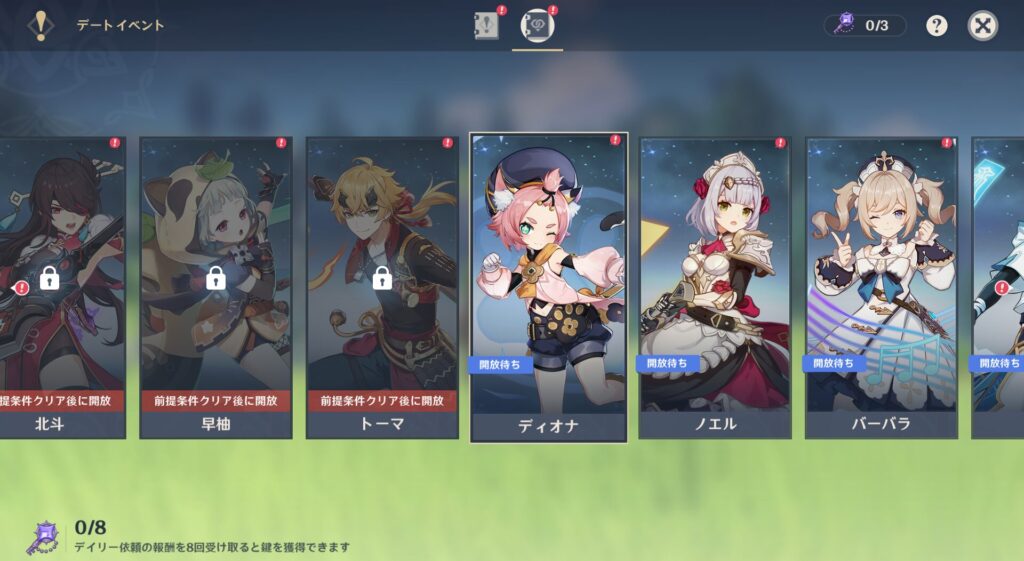The height and width of the screenshot is (561, 1024).
Task: Open the question mark help button
Action: 936,26
